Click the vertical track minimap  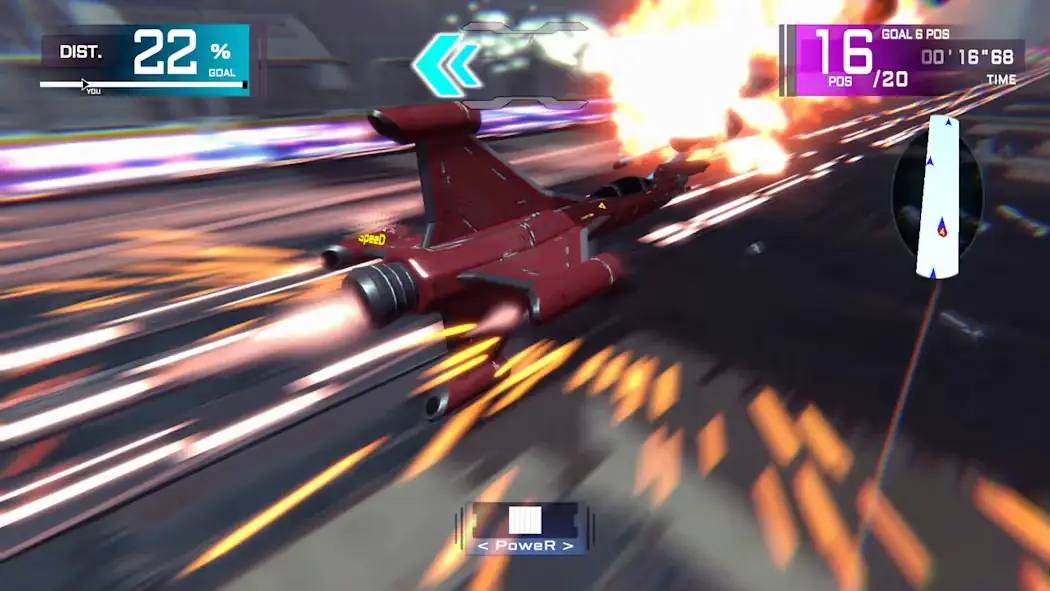[x=937, y=196]
